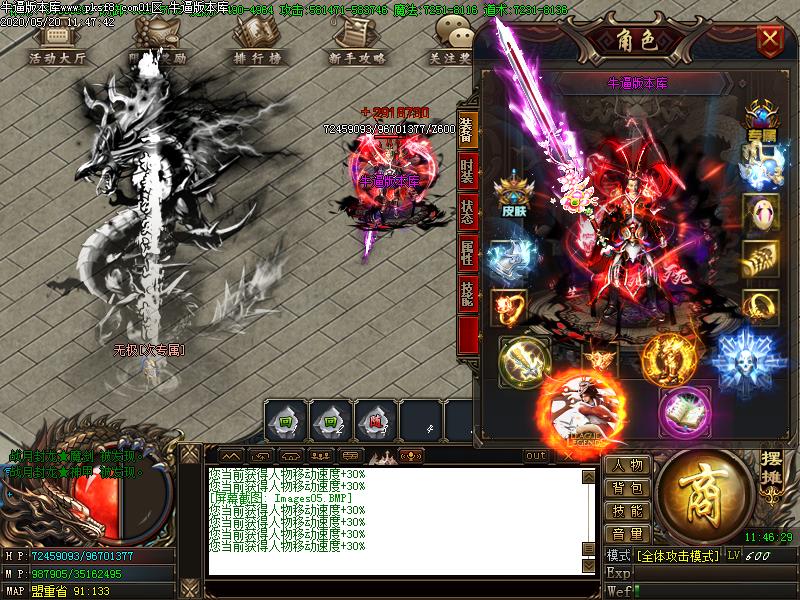Screen dimensions: 800x600
Task: Open the 活动大厅 activity hall
Action: click(x=57, y=45)
